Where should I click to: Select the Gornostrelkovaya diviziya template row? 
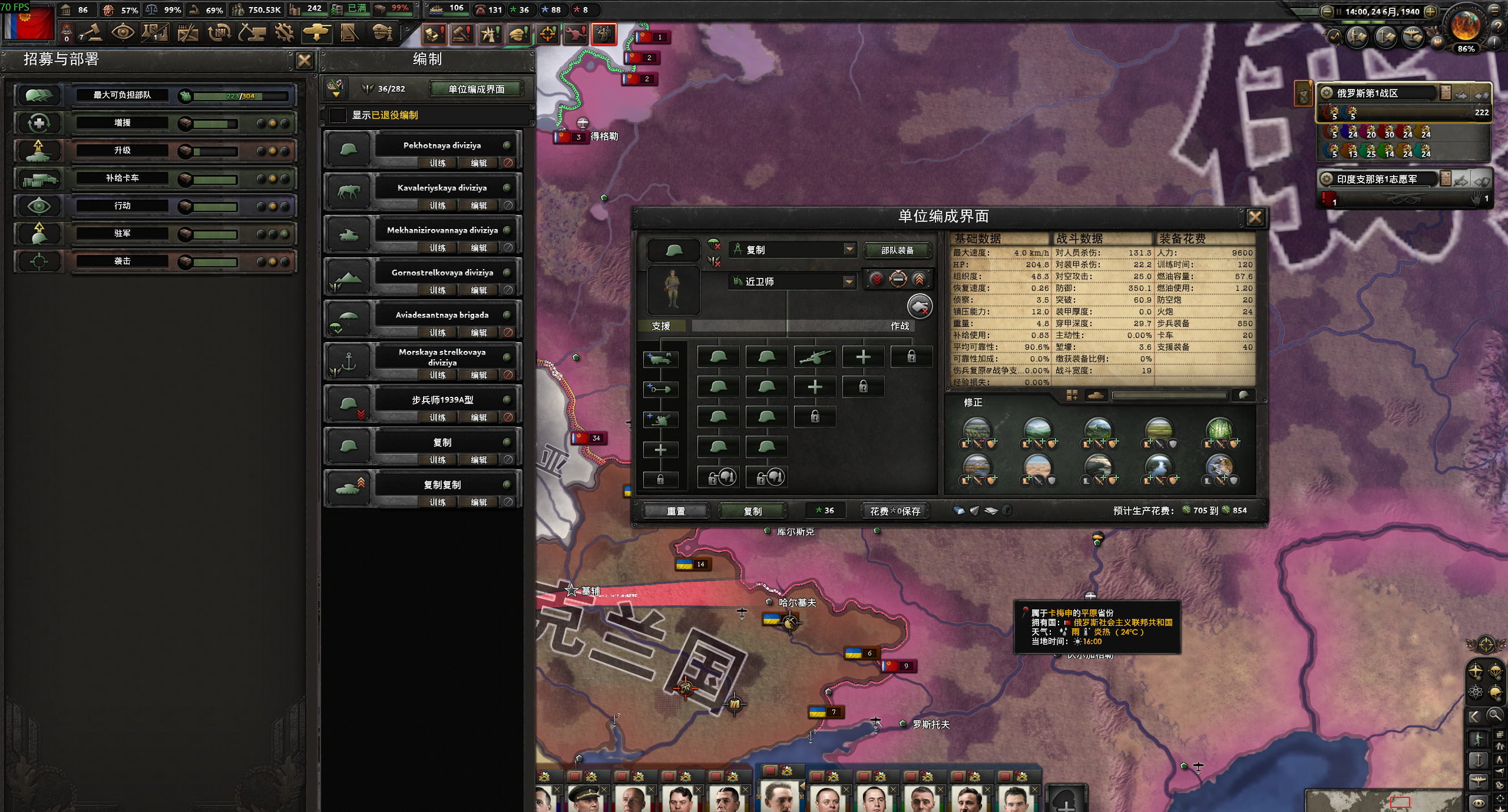(x=442, y=273)
